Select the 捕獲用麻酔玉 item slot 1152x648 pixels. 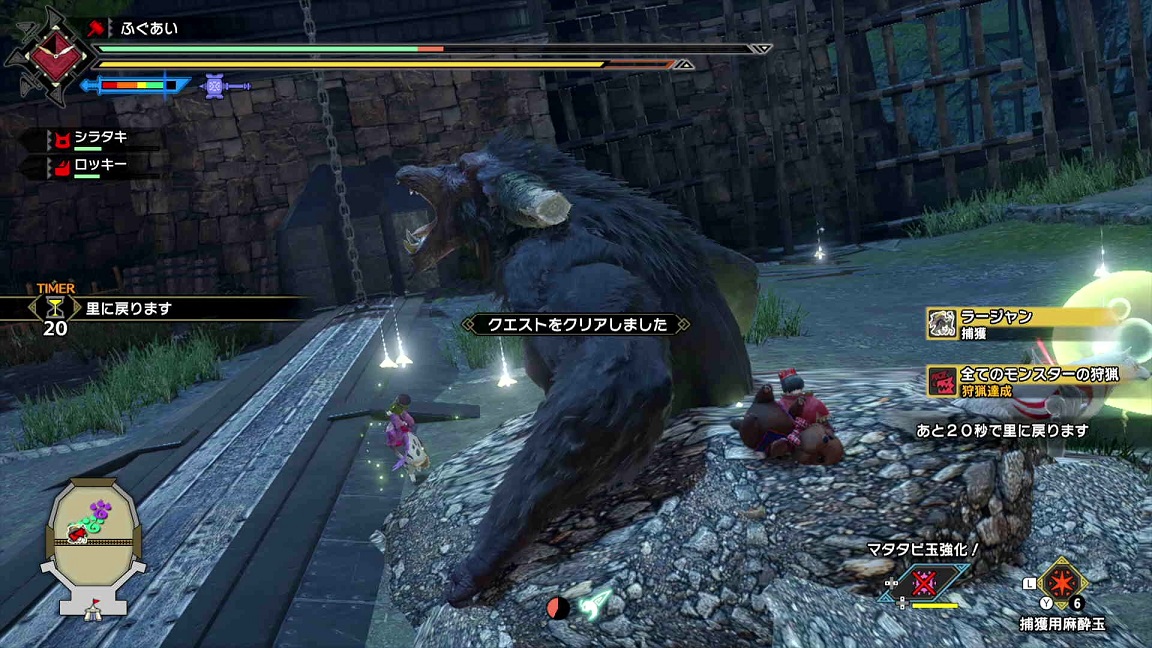(1062, 583)
